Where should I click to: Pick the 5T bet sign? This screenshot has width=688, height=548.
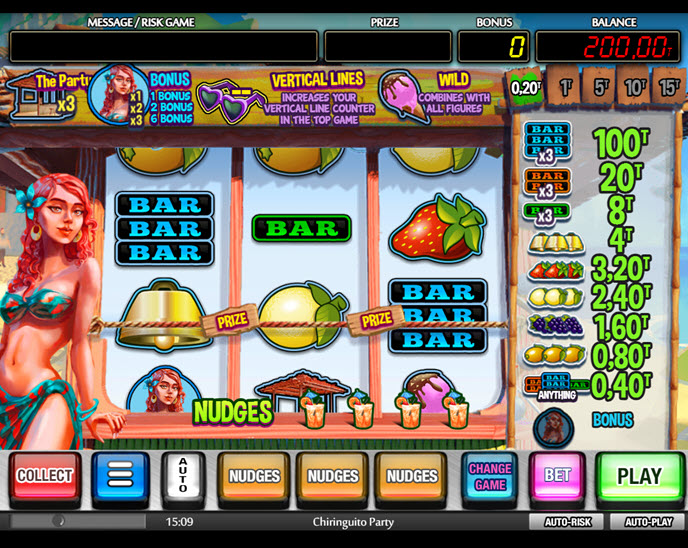(x=602, y=87)
